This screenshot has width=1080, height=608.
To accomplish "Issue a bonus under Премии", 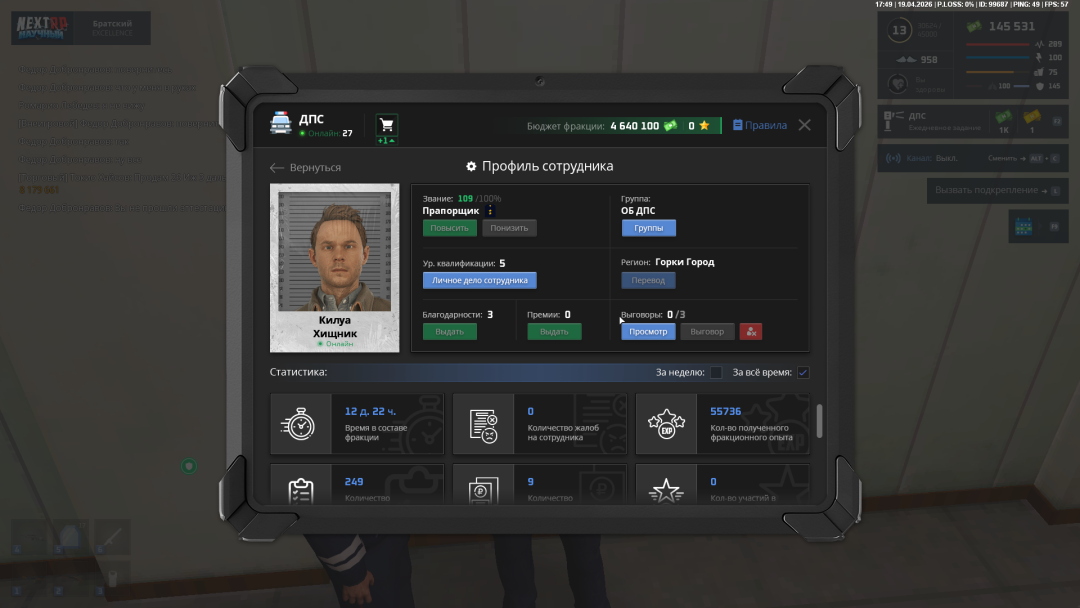I will coord(554,331).
